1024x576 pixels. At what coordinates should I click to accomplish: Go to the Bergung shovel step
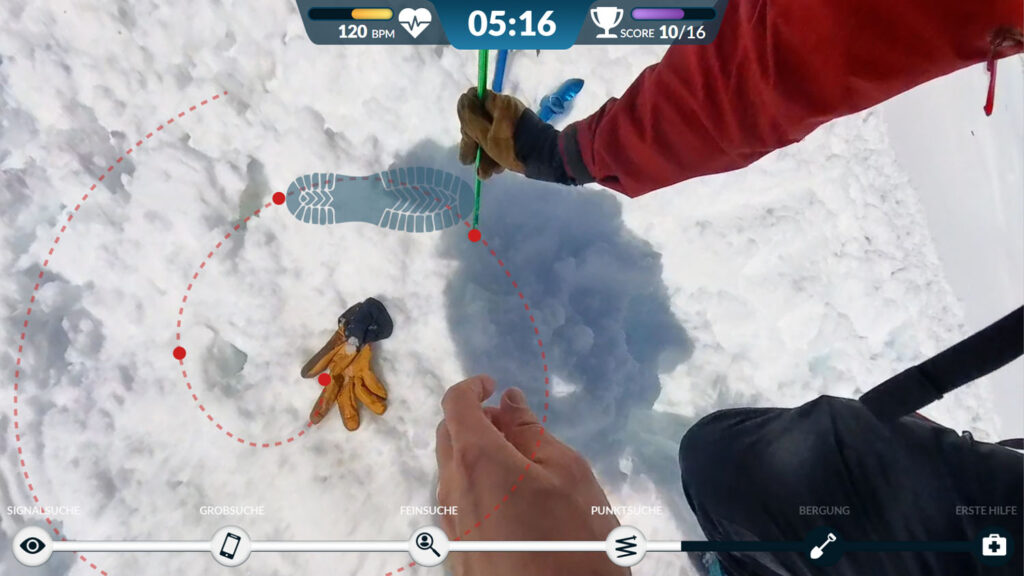click(823, 545)
